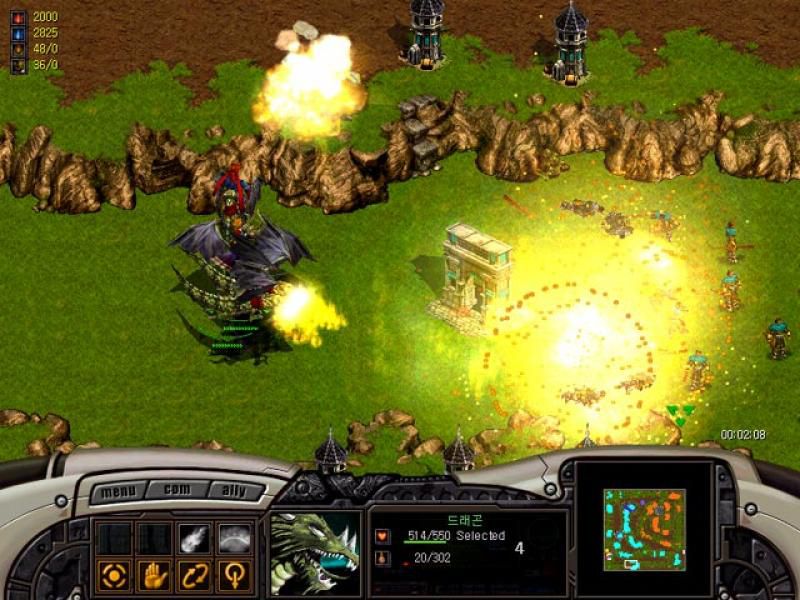Open the menu button on the console
The width and height of the screenshot is (800, 600).
pos(118,492)
